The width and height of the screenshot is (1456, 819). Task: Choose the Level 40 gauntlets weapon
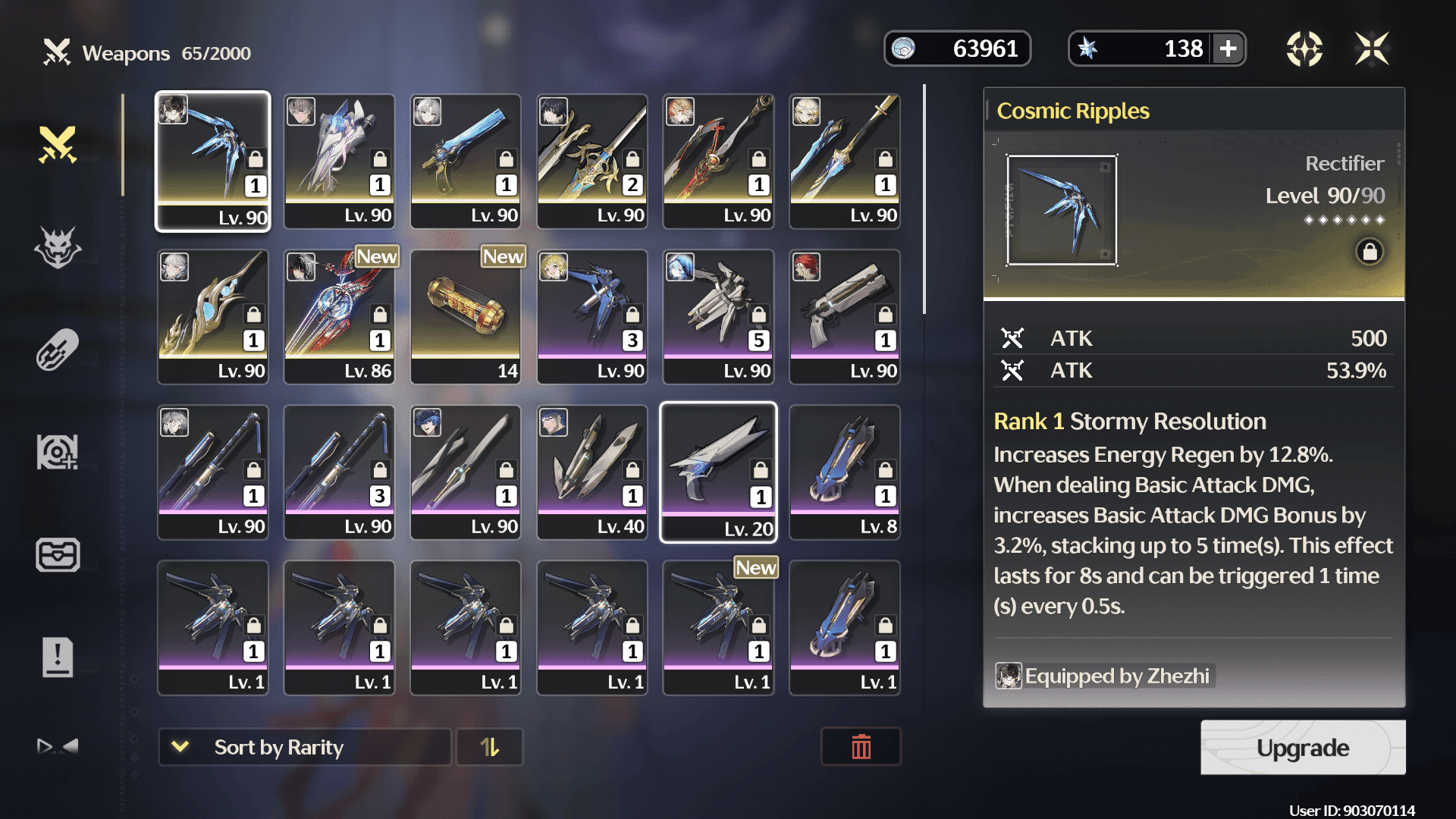click(x=592, y=472)
